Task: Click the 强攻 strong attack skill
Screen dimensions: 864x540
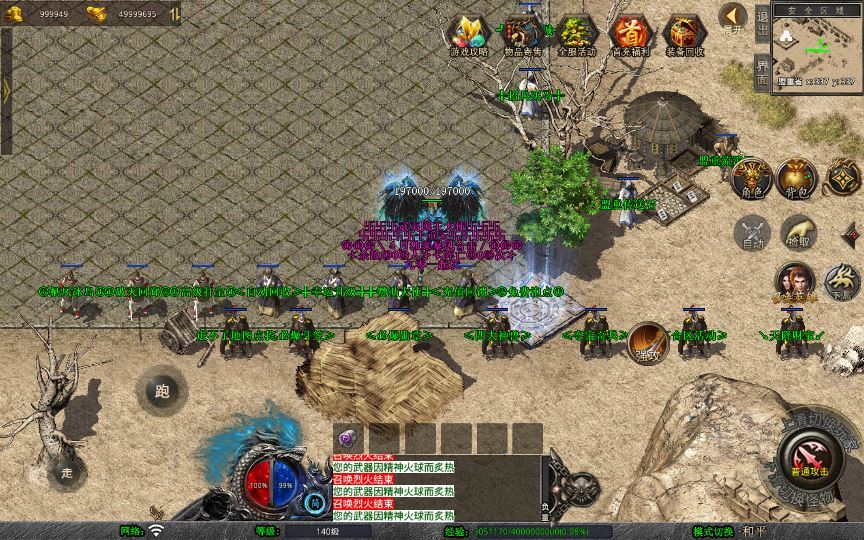Action: pos(647,341)
